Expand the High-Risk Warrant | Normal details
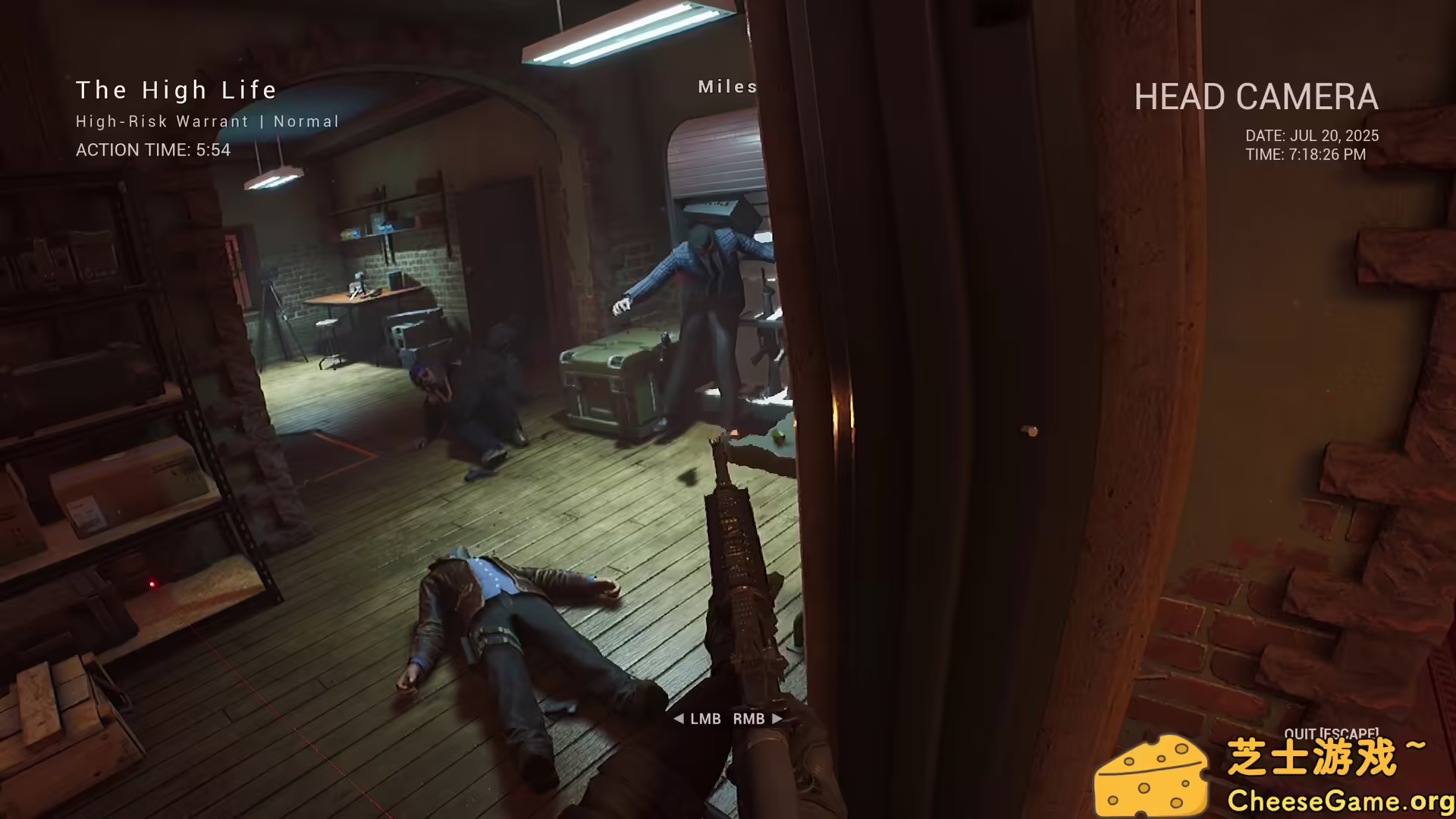Viewport: 1456px width, 819px height. click(x=207, y=121)
